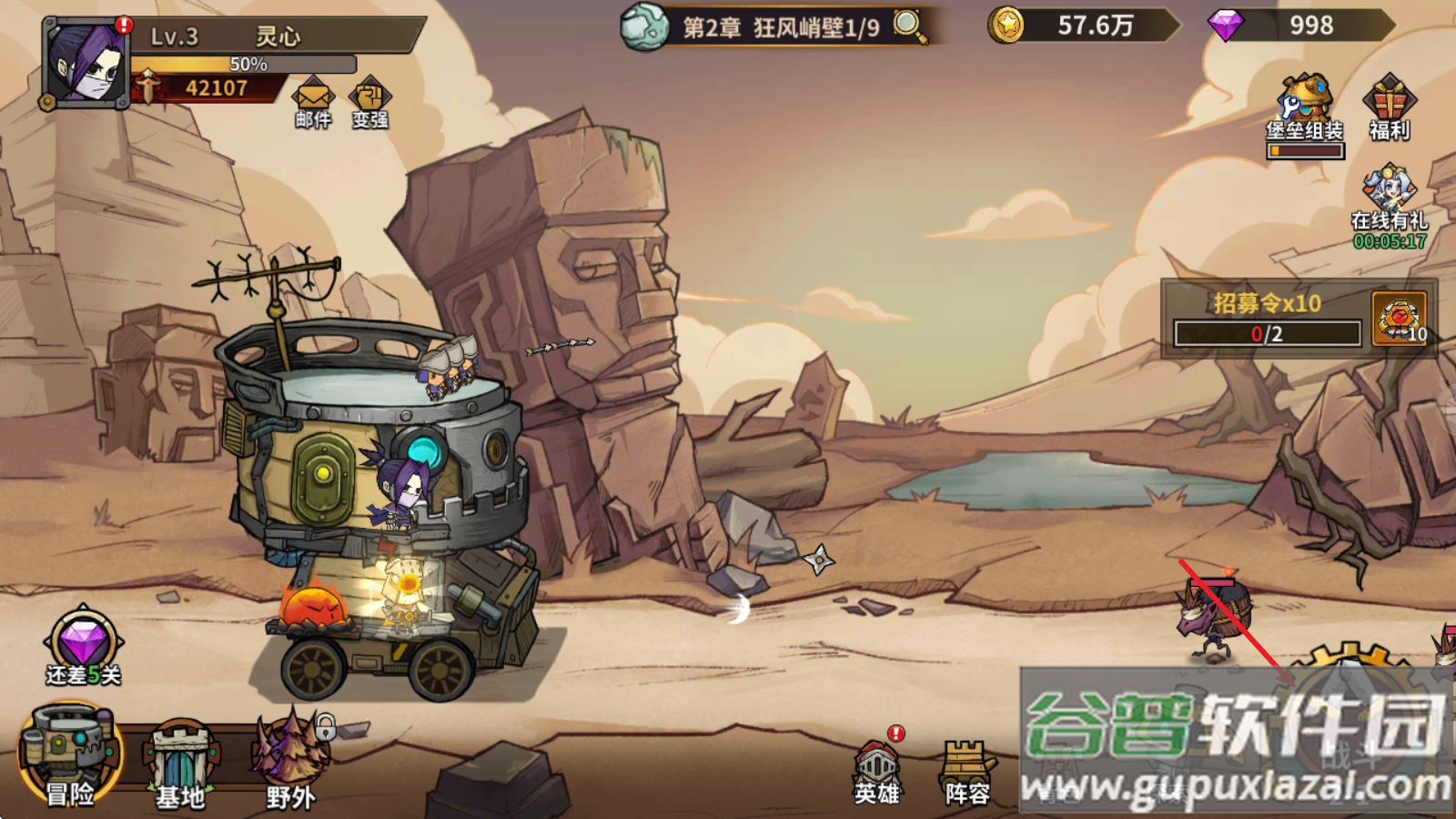Viewport: 1456px width, 819px height.
Task: Open the 福利 gift box rewards
Action: (1389, 107)
